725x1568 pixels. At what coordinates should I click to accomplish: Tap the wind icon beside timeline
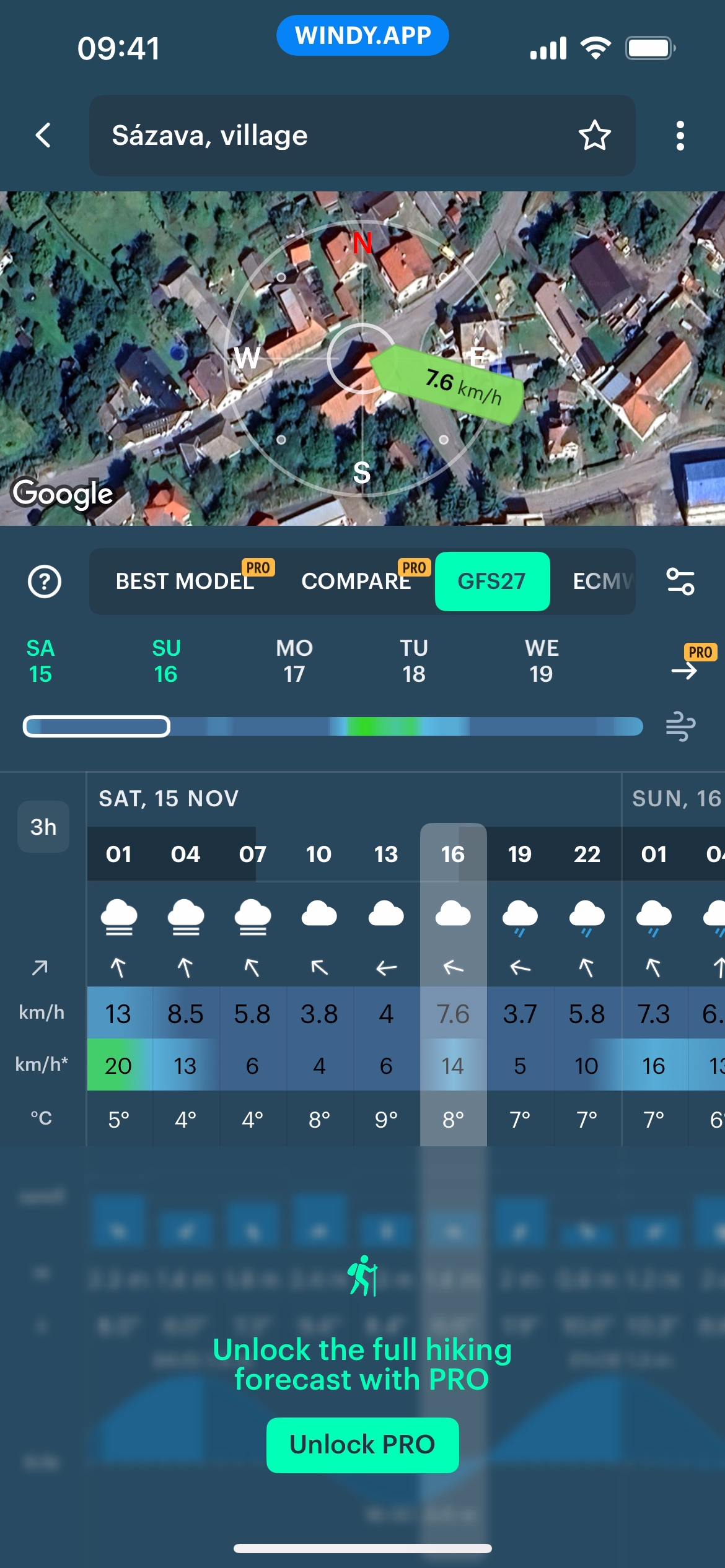click(x=680, y=726)
